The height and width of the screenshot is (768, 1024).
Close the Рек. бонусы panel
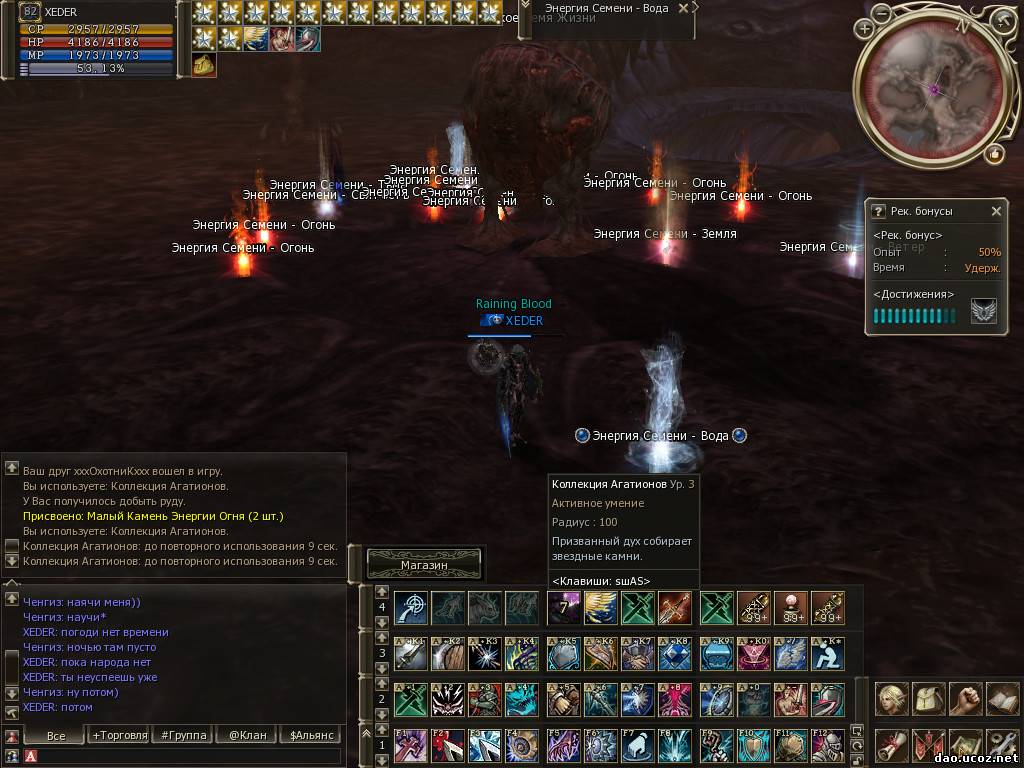(x=996, y=211)
